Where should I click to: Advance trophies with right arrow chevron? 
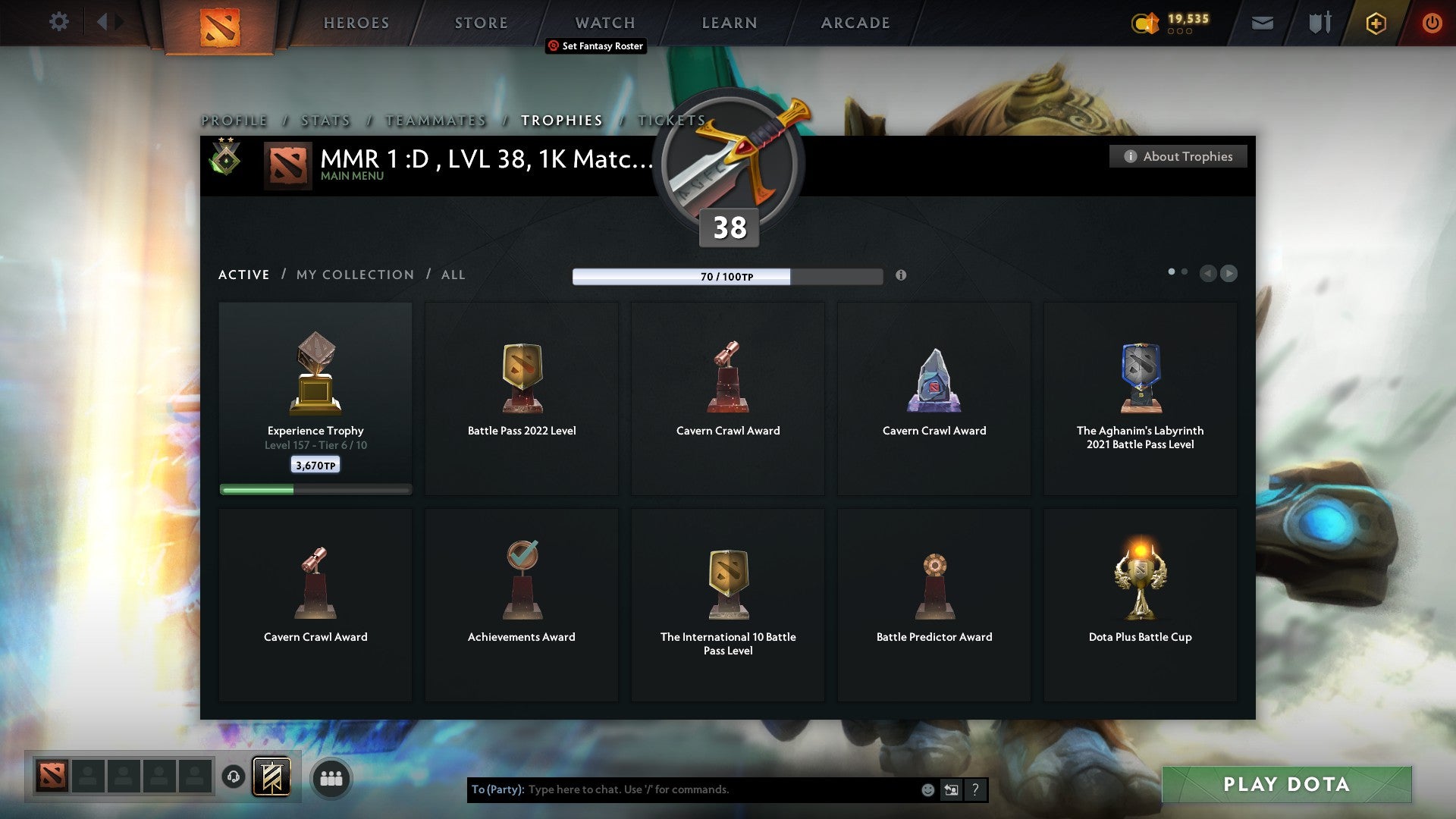[x=1228, y=273]
